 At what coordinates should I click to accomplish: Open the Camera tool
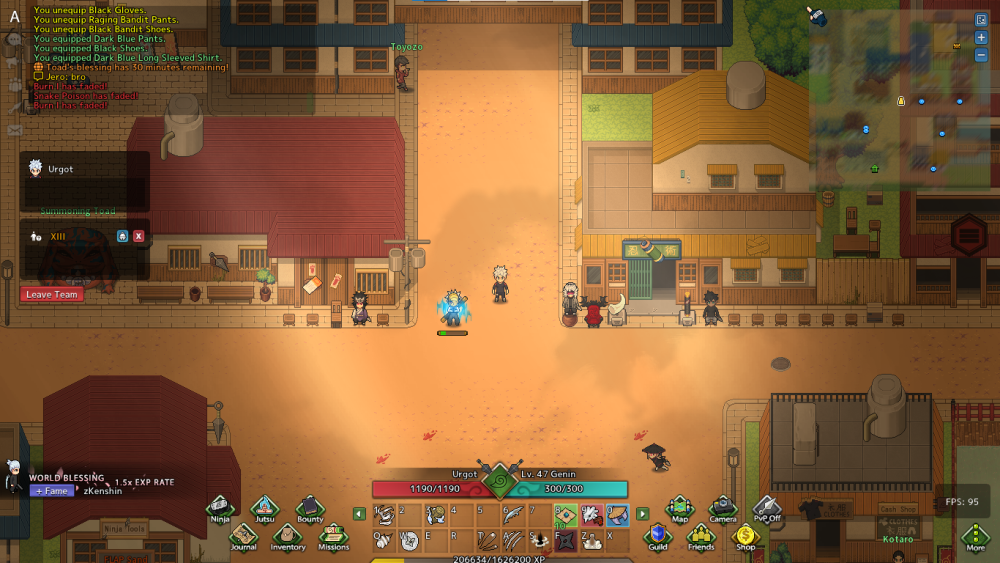pos(723,509)
